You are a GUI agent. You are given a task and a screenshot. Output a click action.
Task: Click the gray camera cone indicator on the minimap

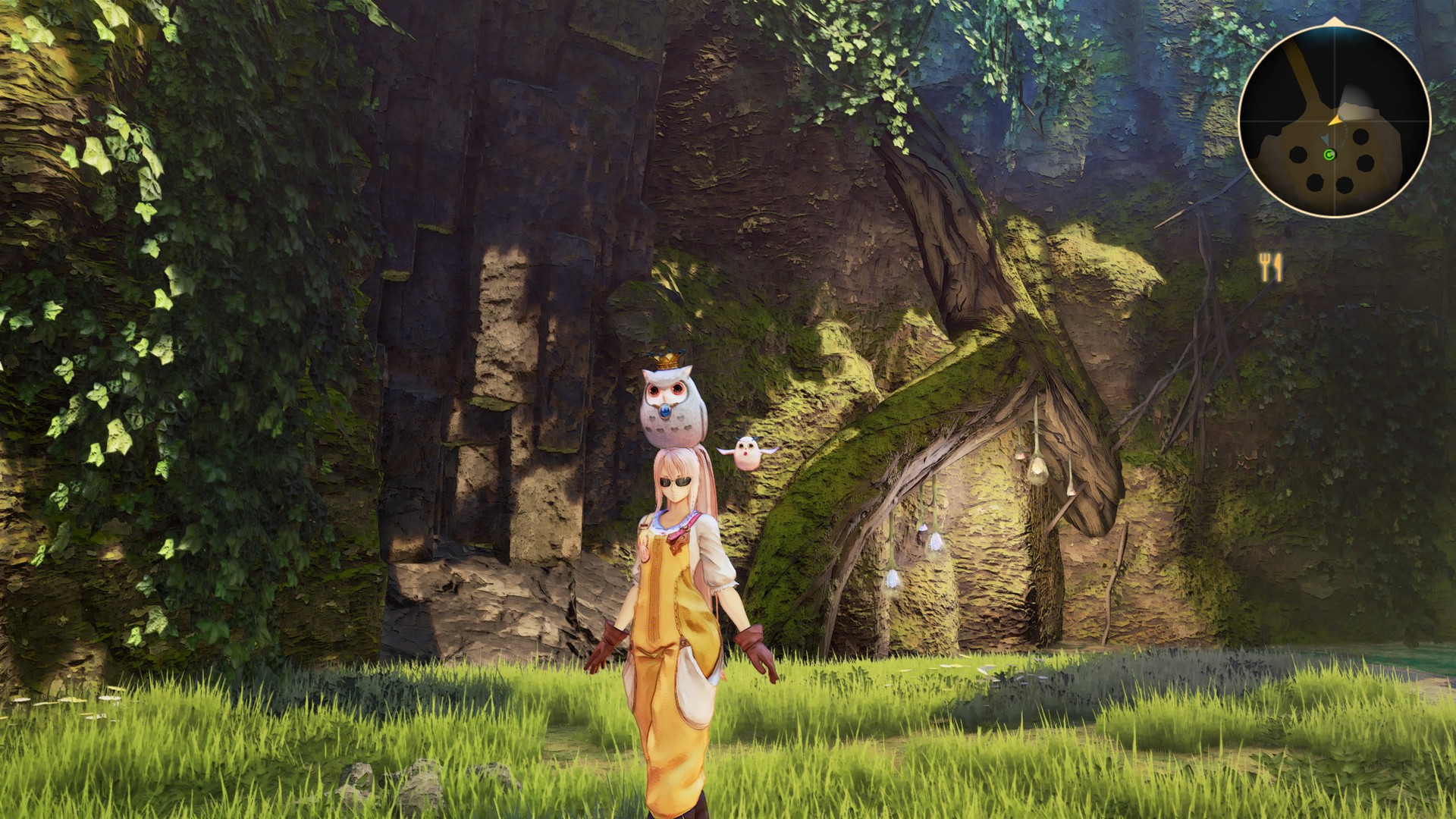[x=1326, y=138]
